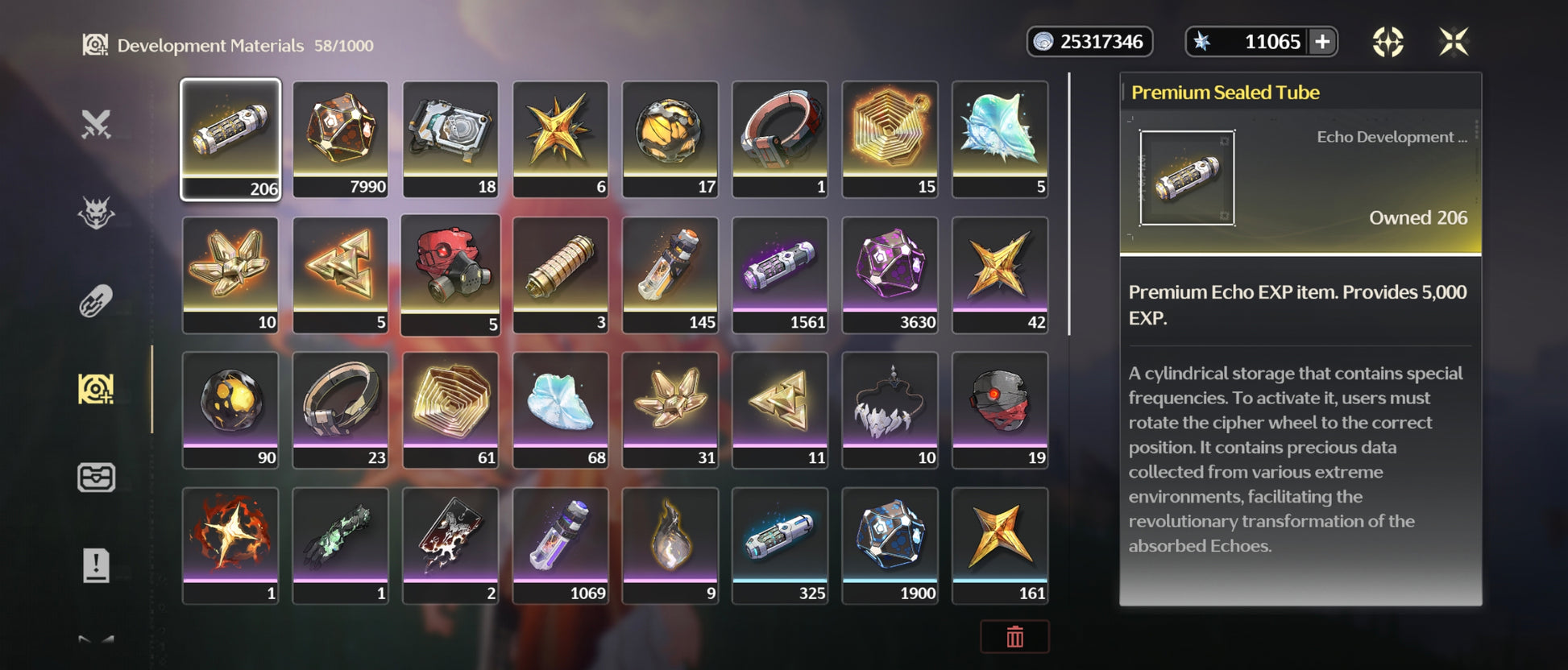Close the inventory with the X button

pyautogui.click(x=1454, y=42)
